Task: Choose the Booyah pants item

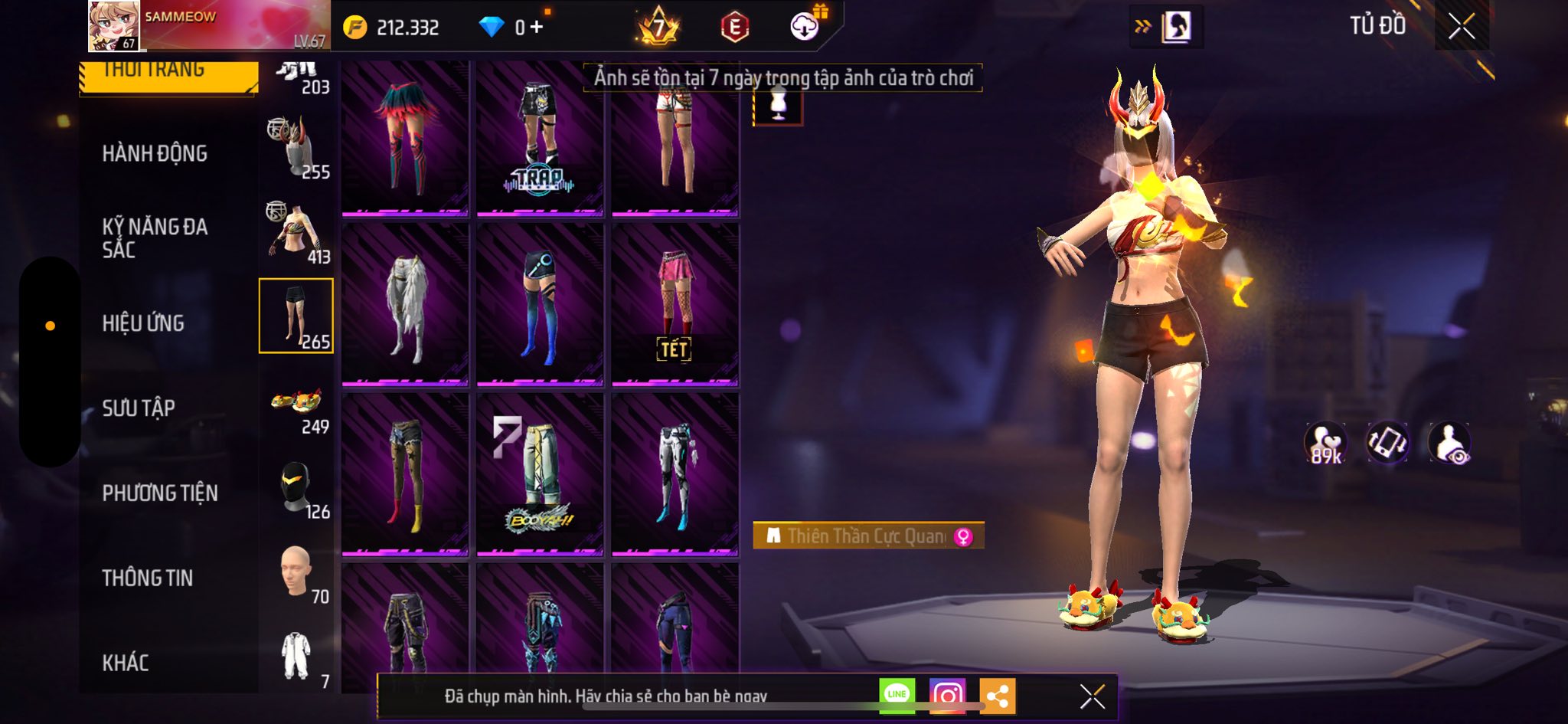Action: pyautogui.click(x=540, y=474)
